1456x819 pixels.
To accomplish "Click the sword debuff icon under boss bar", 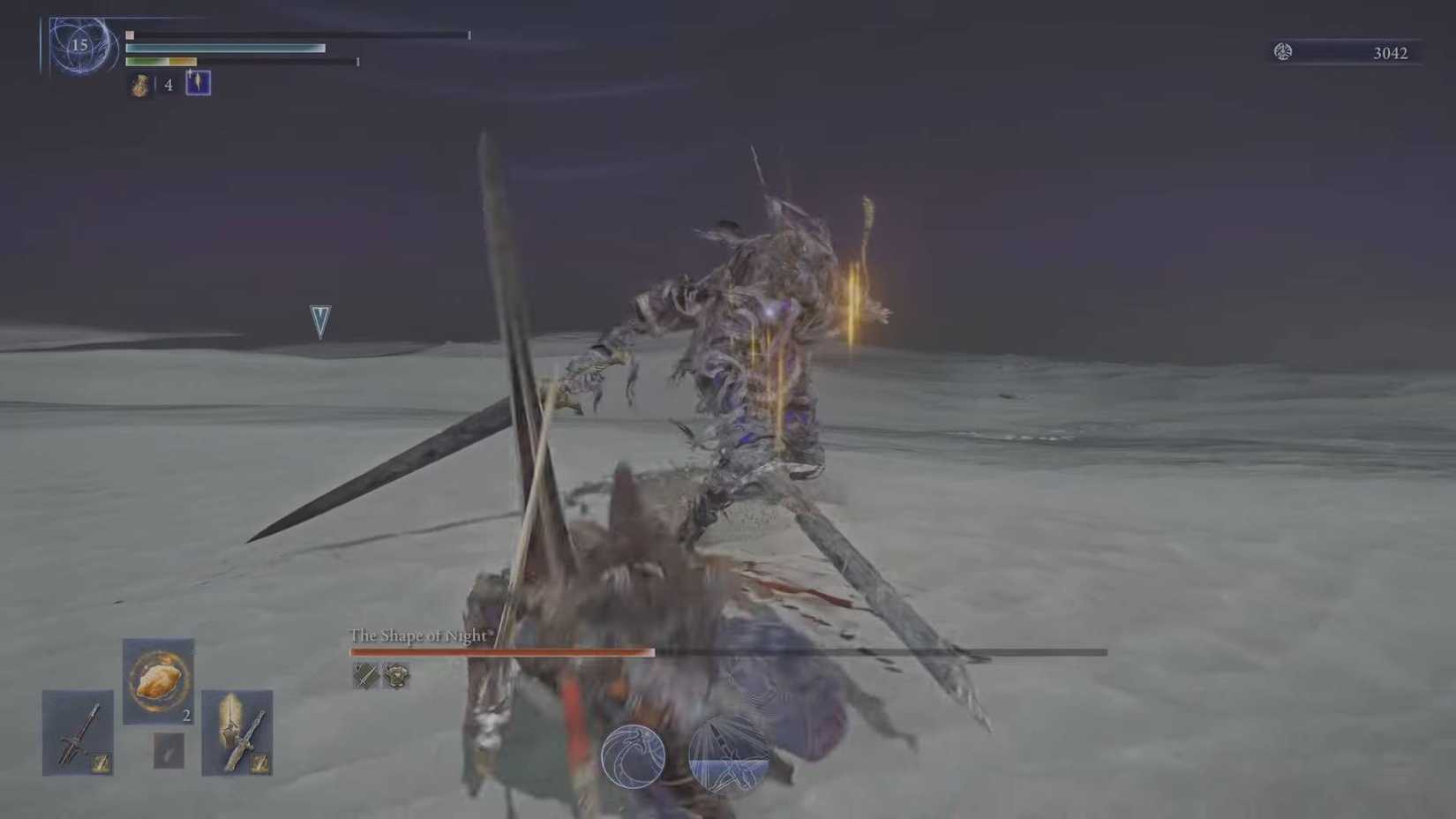I will point(364,676).
